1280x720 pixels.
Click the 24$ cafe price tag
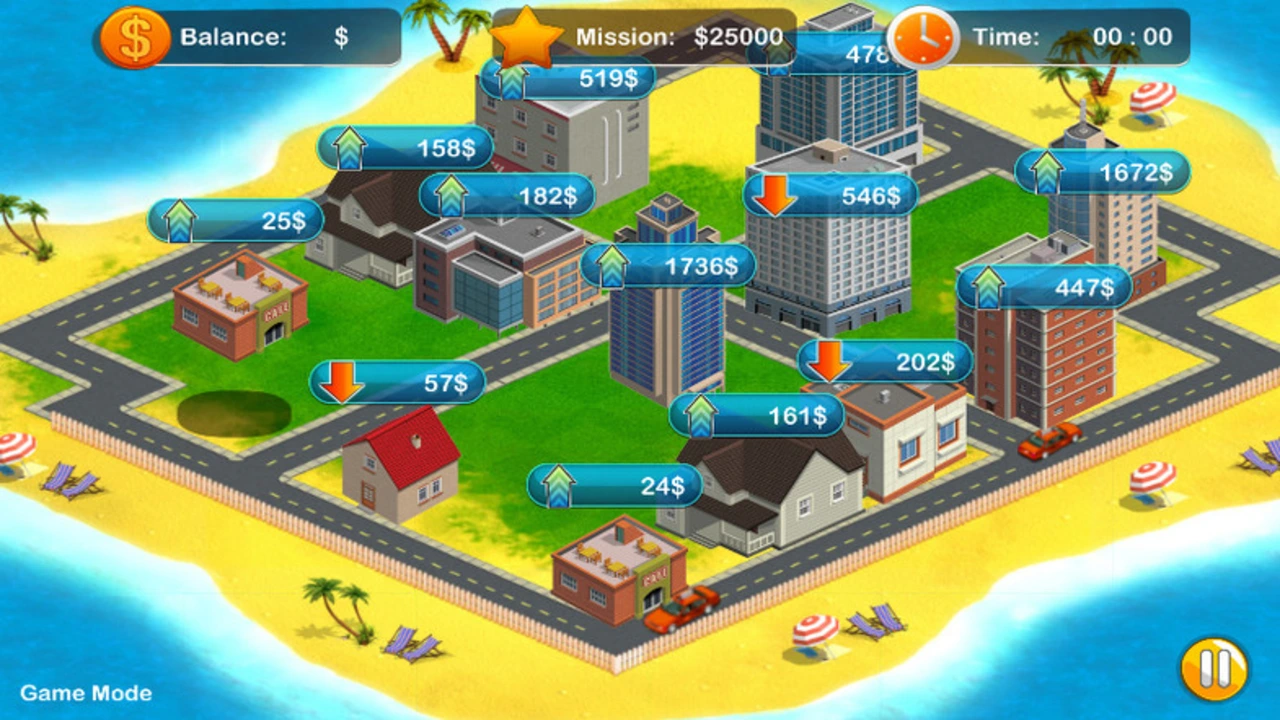click(615, 486)
